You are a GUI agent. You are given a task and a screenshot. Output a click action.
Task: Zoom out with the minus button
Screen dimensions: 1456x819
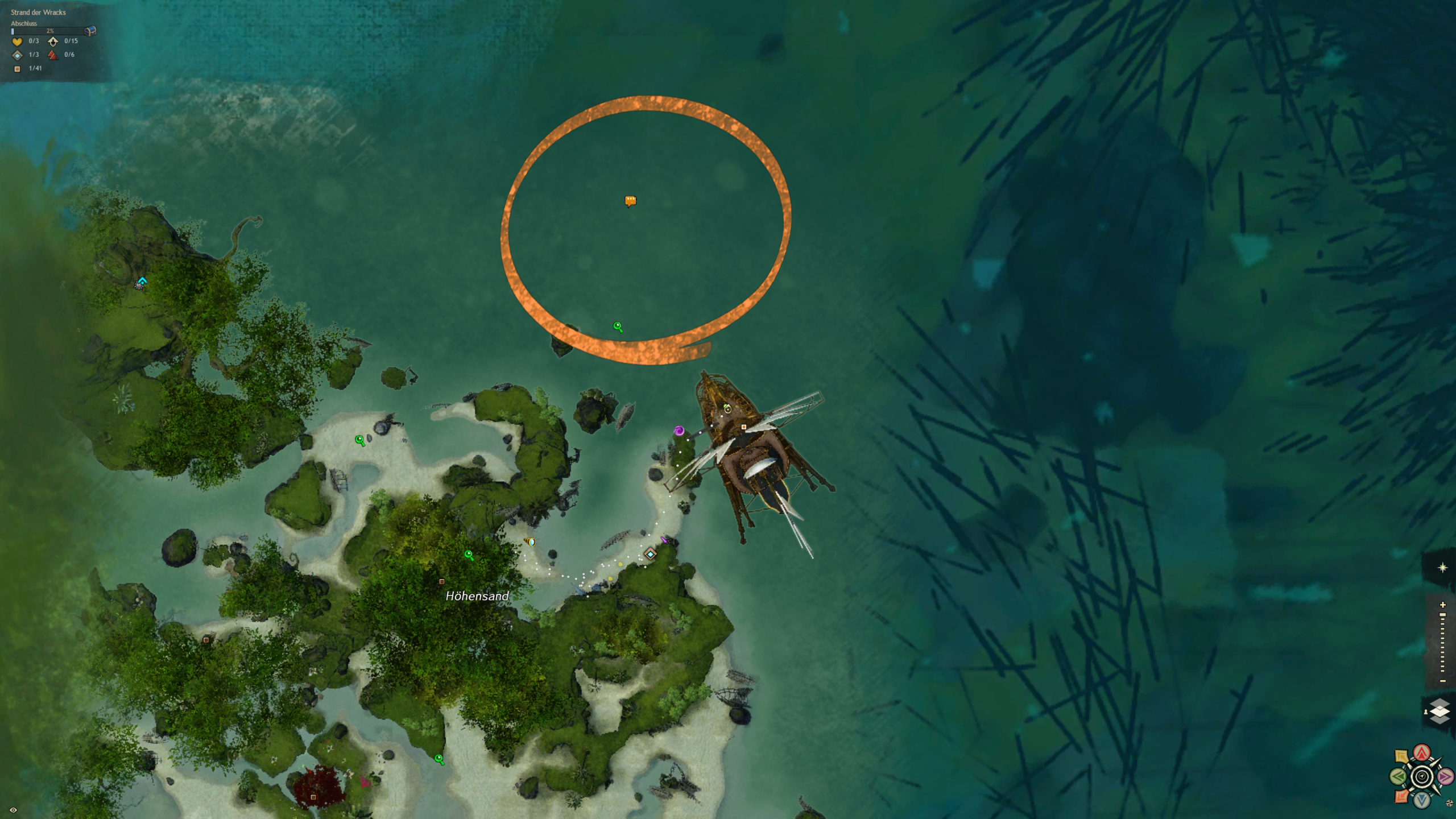(1442, 681)
